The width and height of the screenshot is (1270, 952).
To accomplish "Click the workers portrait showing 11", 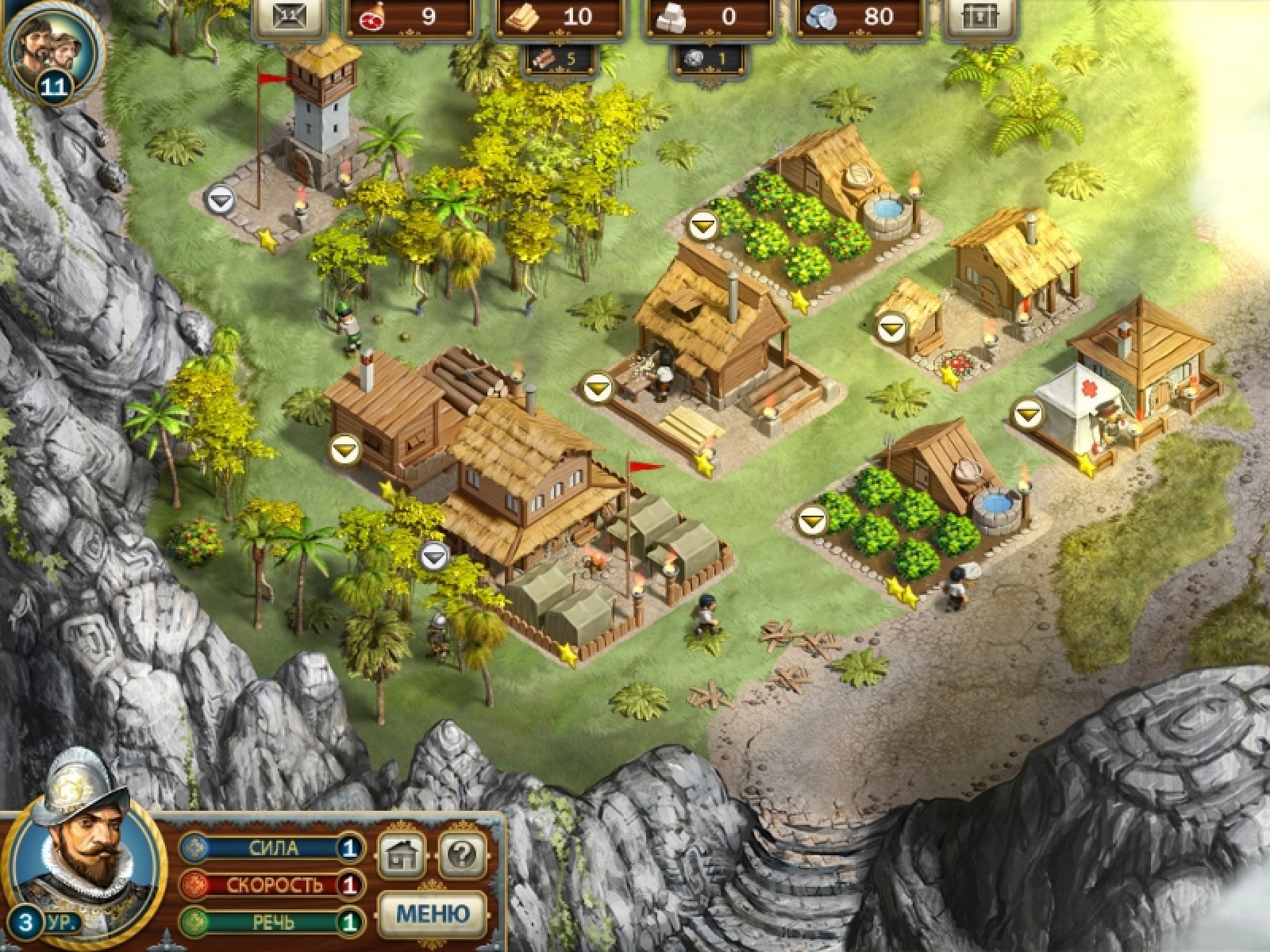I will (52, 49).
